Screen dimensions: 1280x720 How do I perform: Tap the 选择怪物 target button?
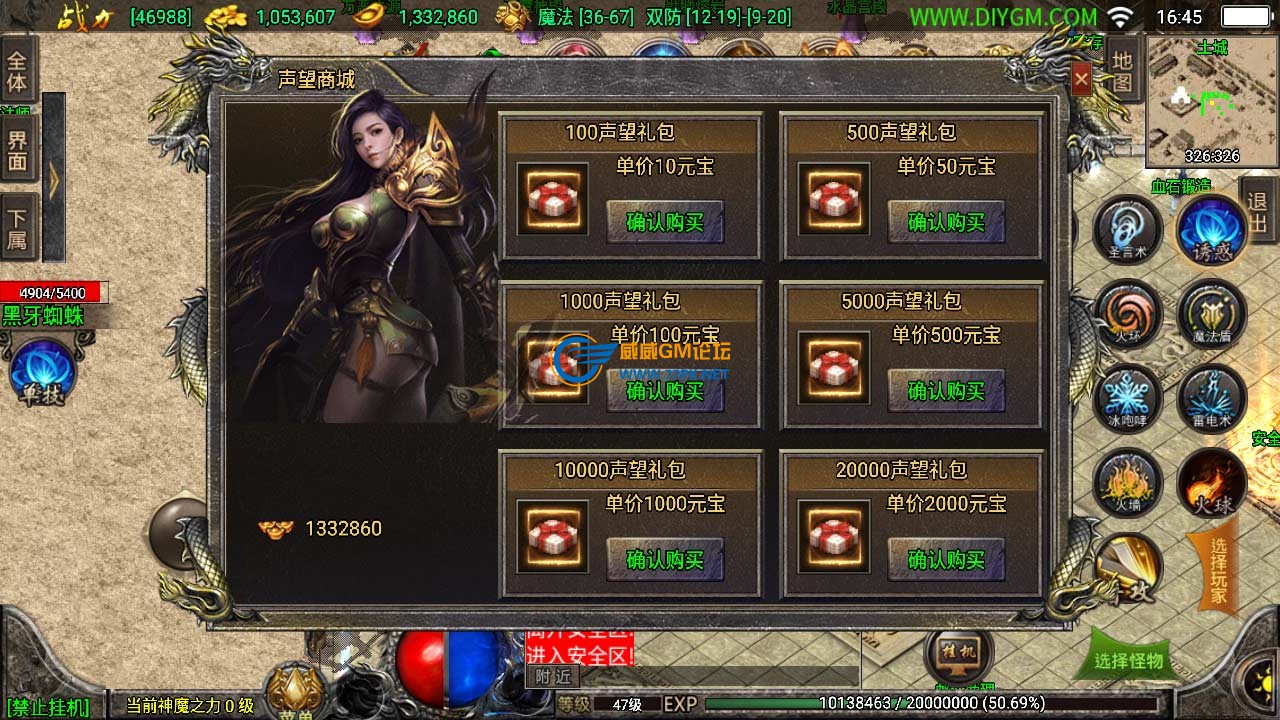(1128, 660)
